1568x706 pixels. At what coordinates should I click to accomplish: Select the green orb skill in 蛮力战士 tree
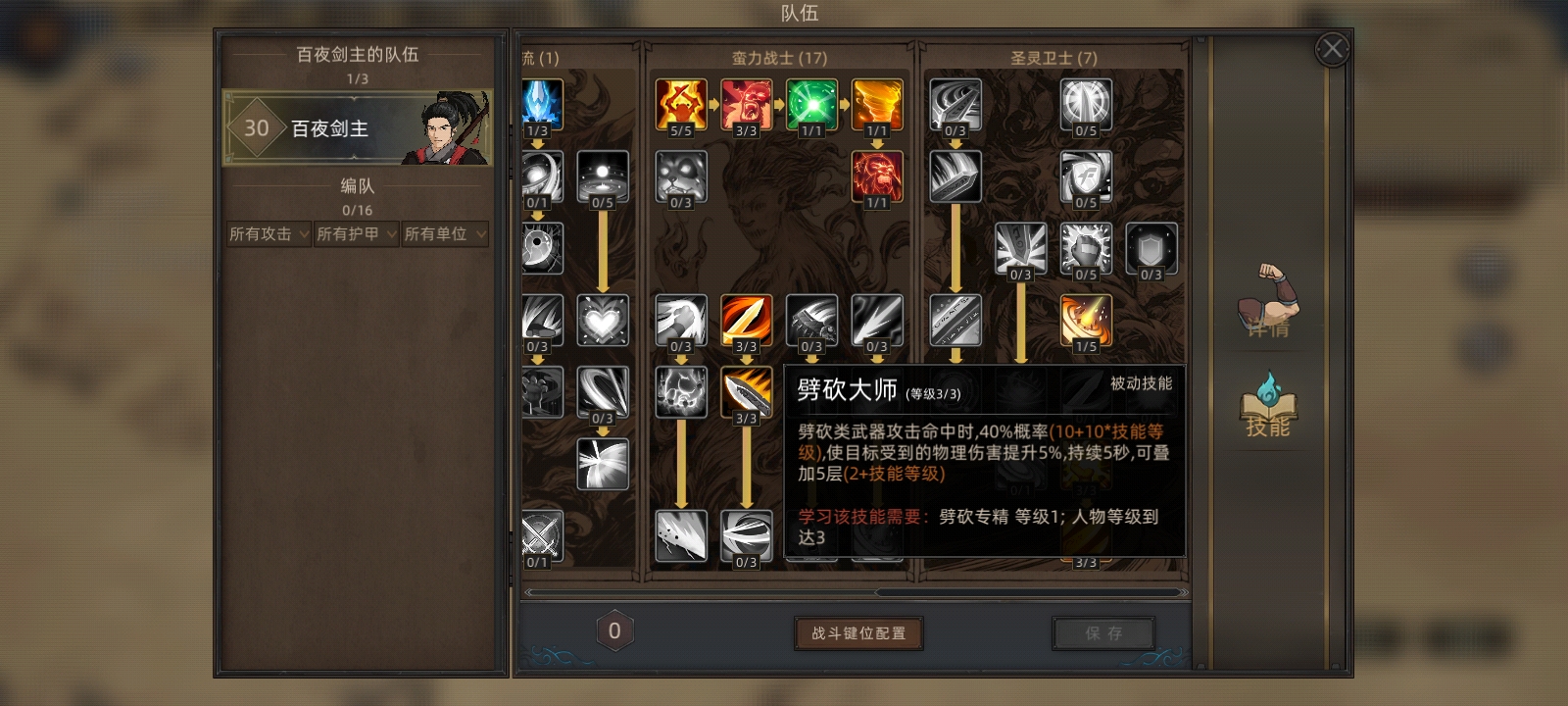[811, 103]
